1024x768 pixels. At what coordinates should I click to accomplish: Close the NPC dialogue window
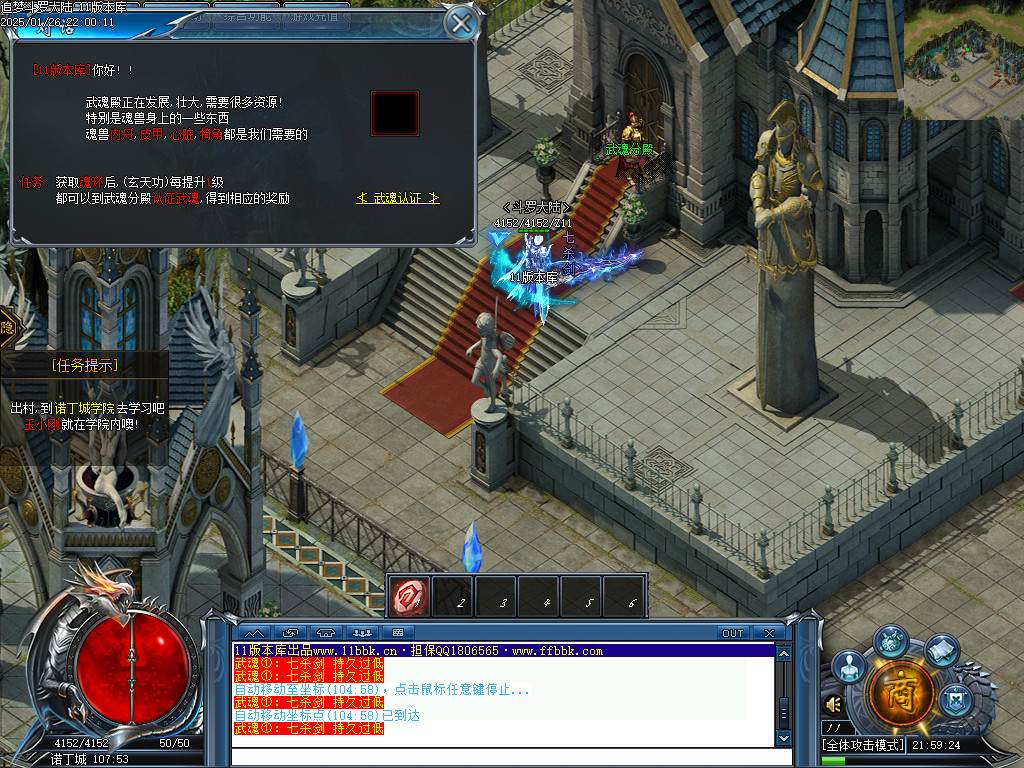click(460, 22)
